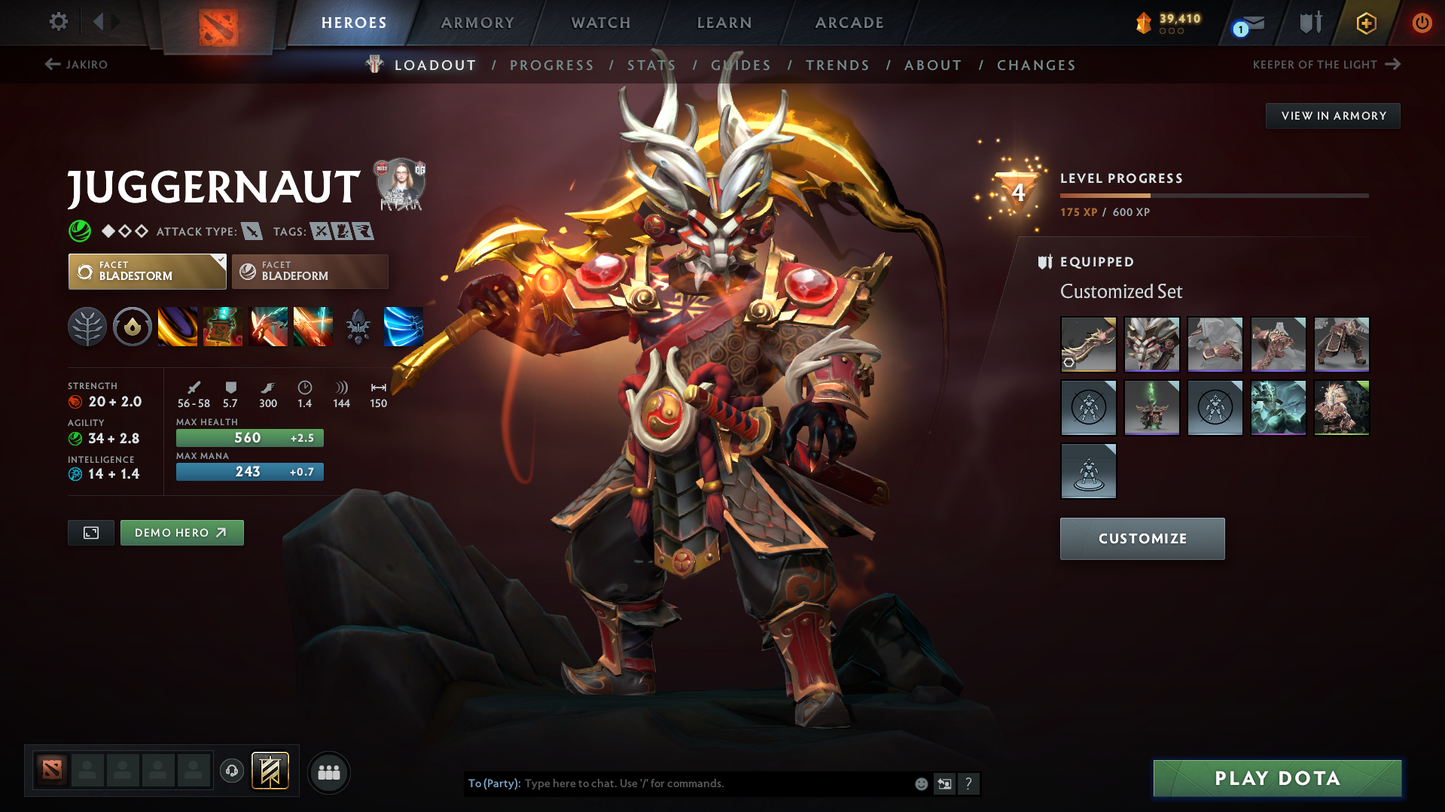Click the DEMO HERO button
Viewport: 1445px width, 812px height.
click(x=181, y=532)
